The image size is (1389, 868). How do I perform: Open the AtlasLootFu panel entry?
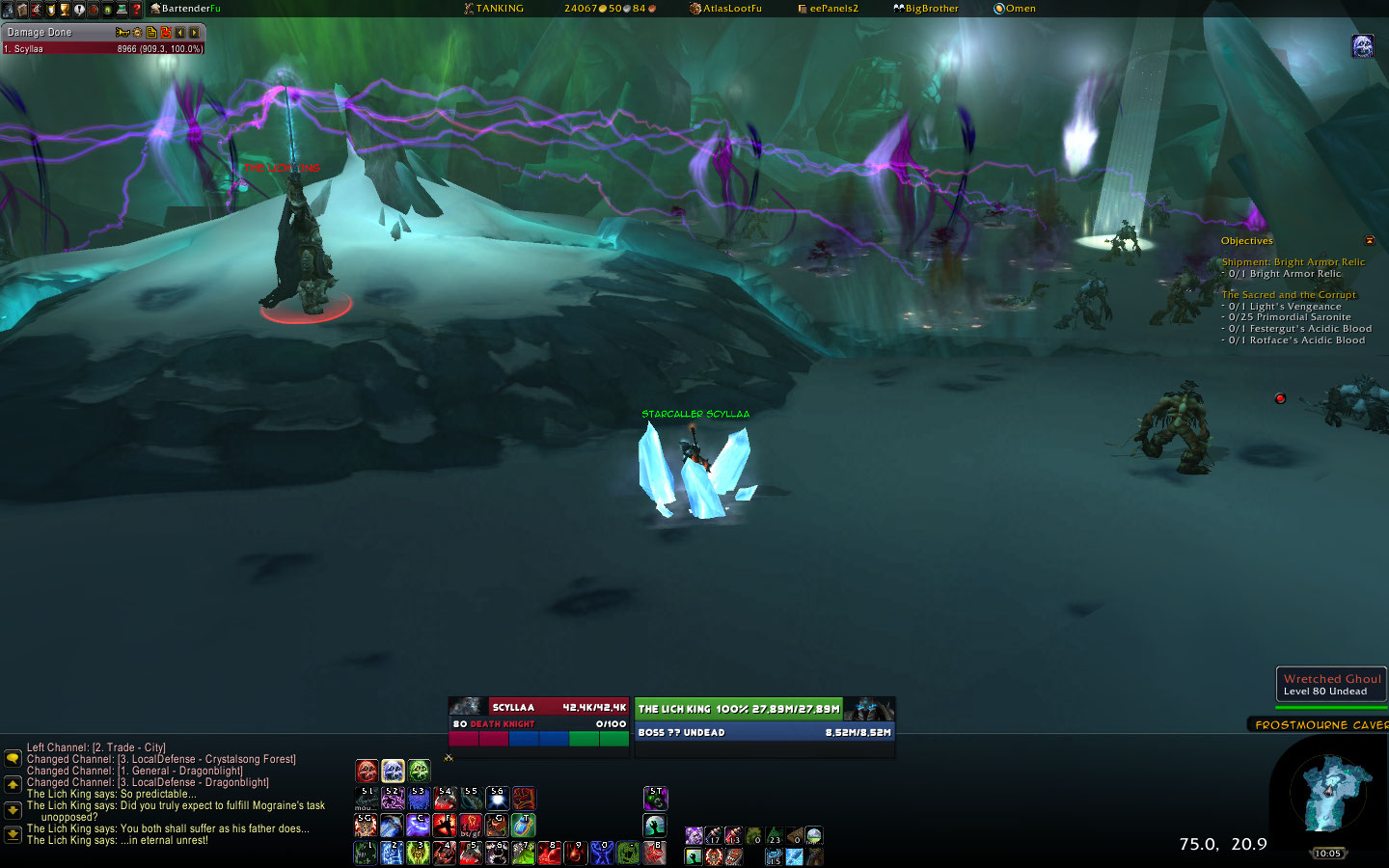pyautogui.click(x=730, y=9)
